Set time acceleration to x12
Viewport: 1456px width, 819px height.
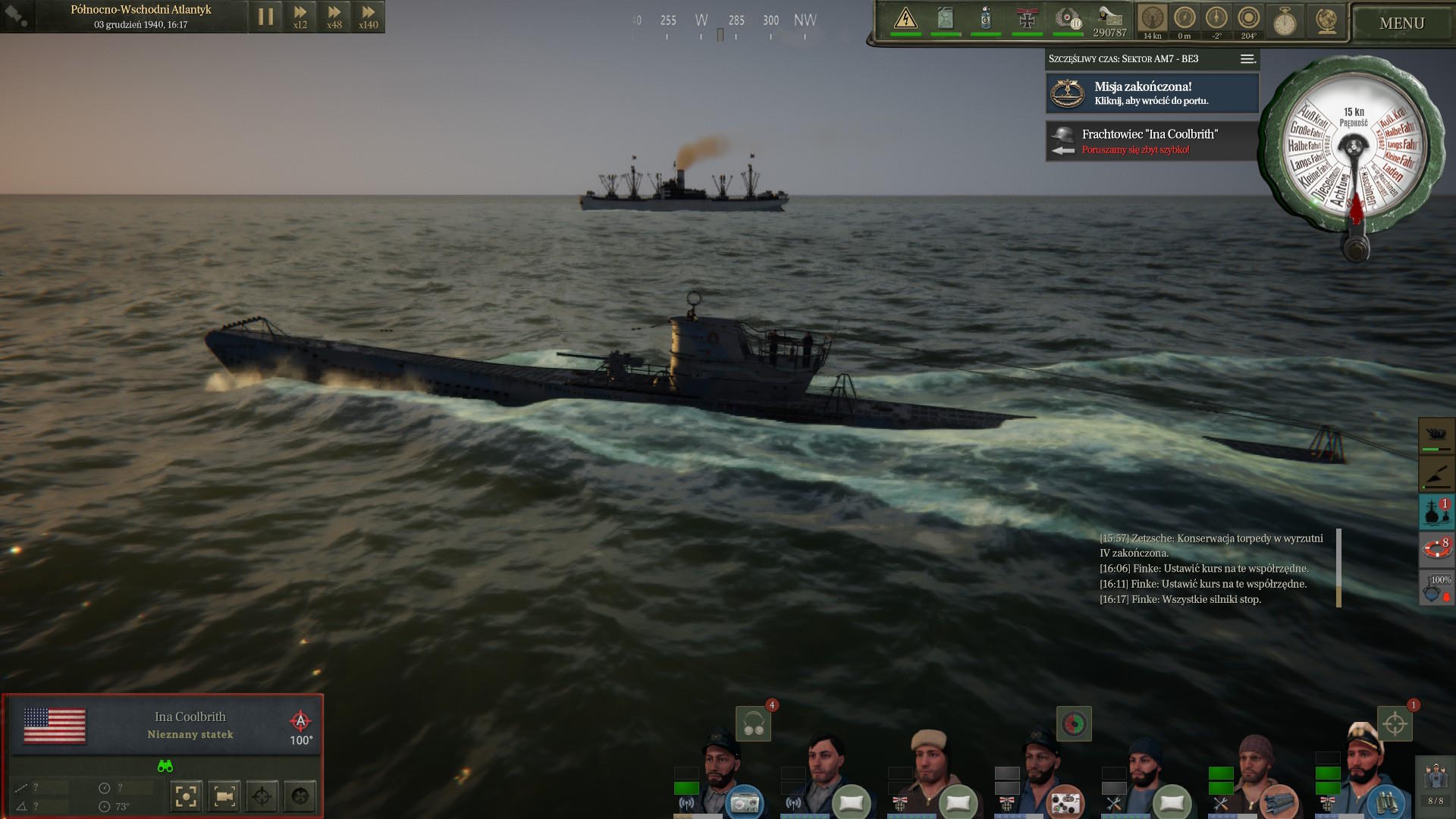click(300, 17)
